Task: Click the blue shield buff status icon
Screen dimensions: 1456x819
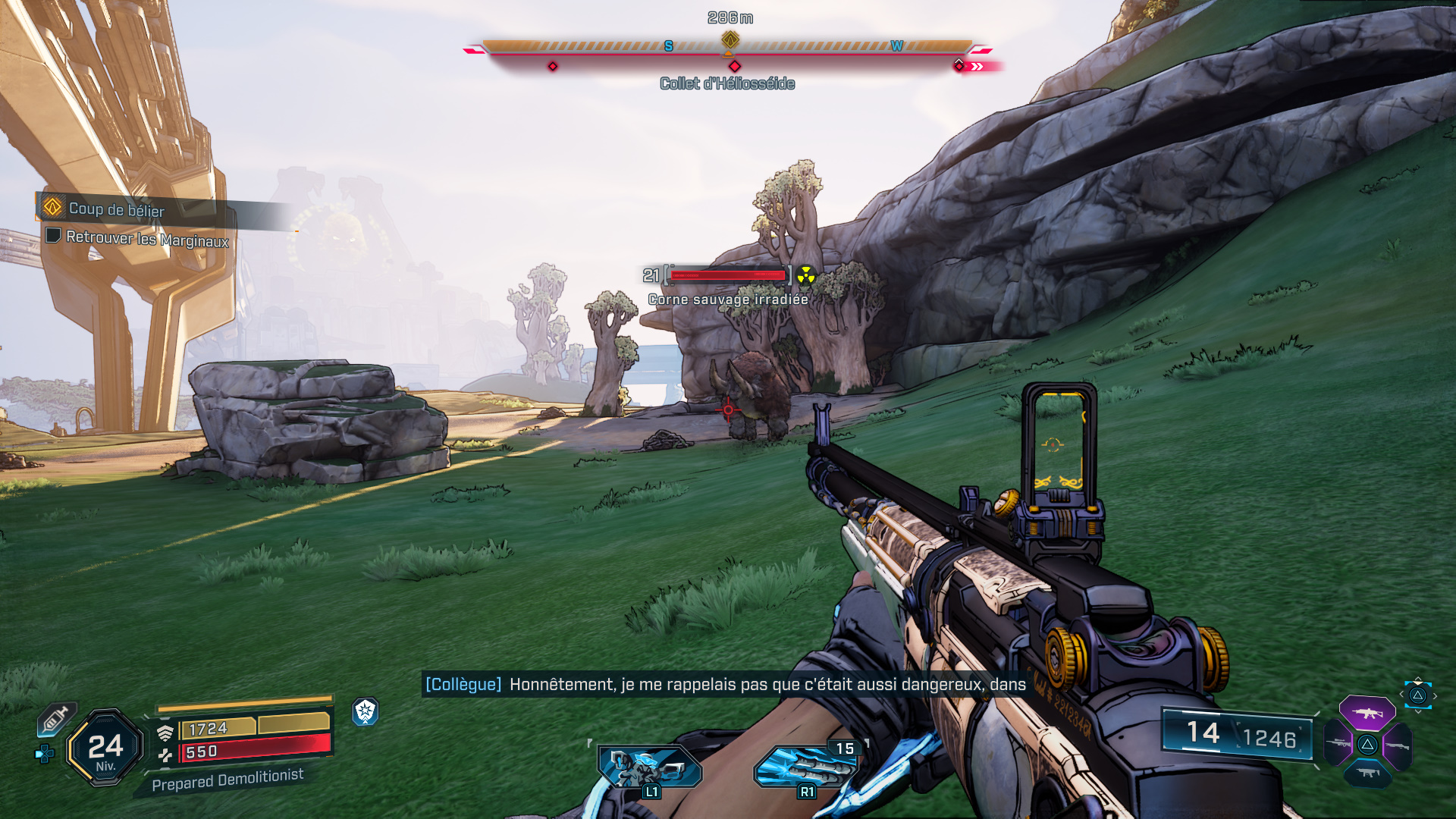Action: 366,711
